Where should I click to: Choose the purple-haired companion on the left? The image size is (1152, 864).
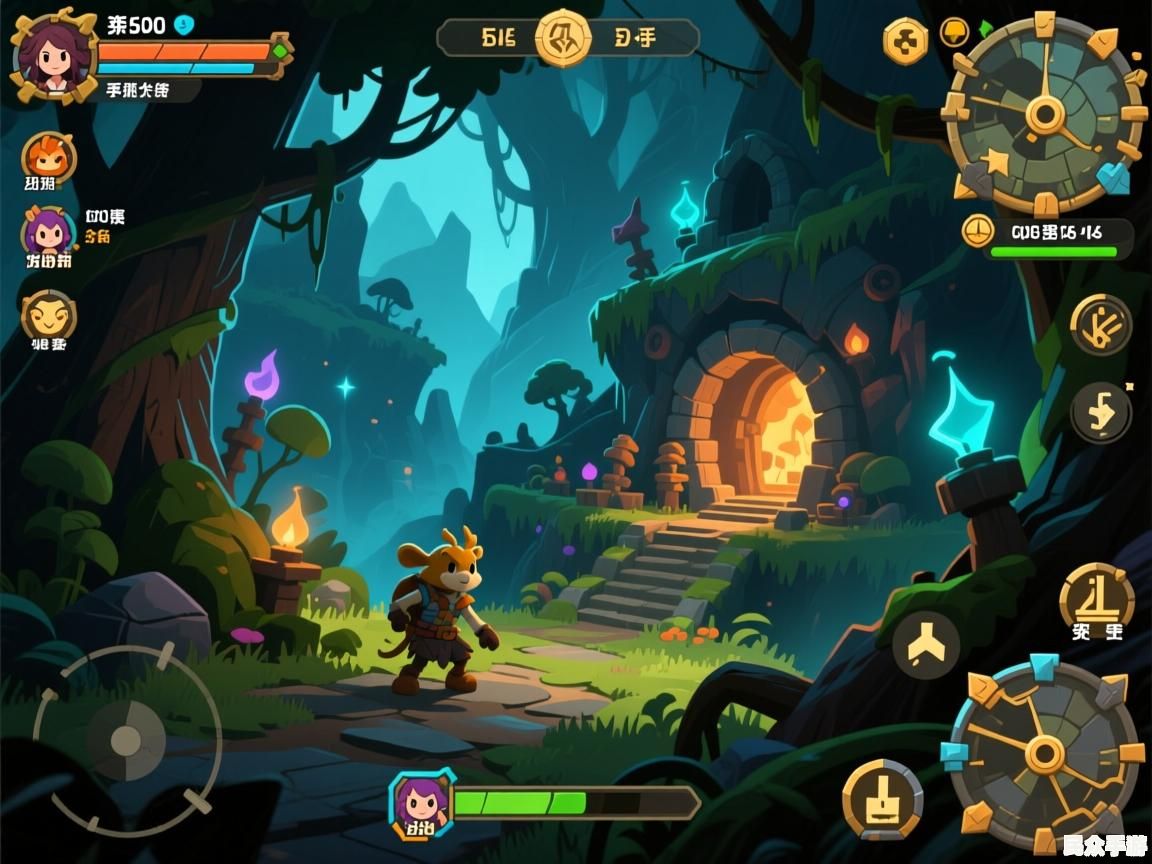pyautogui.click(x=47, y=234)
